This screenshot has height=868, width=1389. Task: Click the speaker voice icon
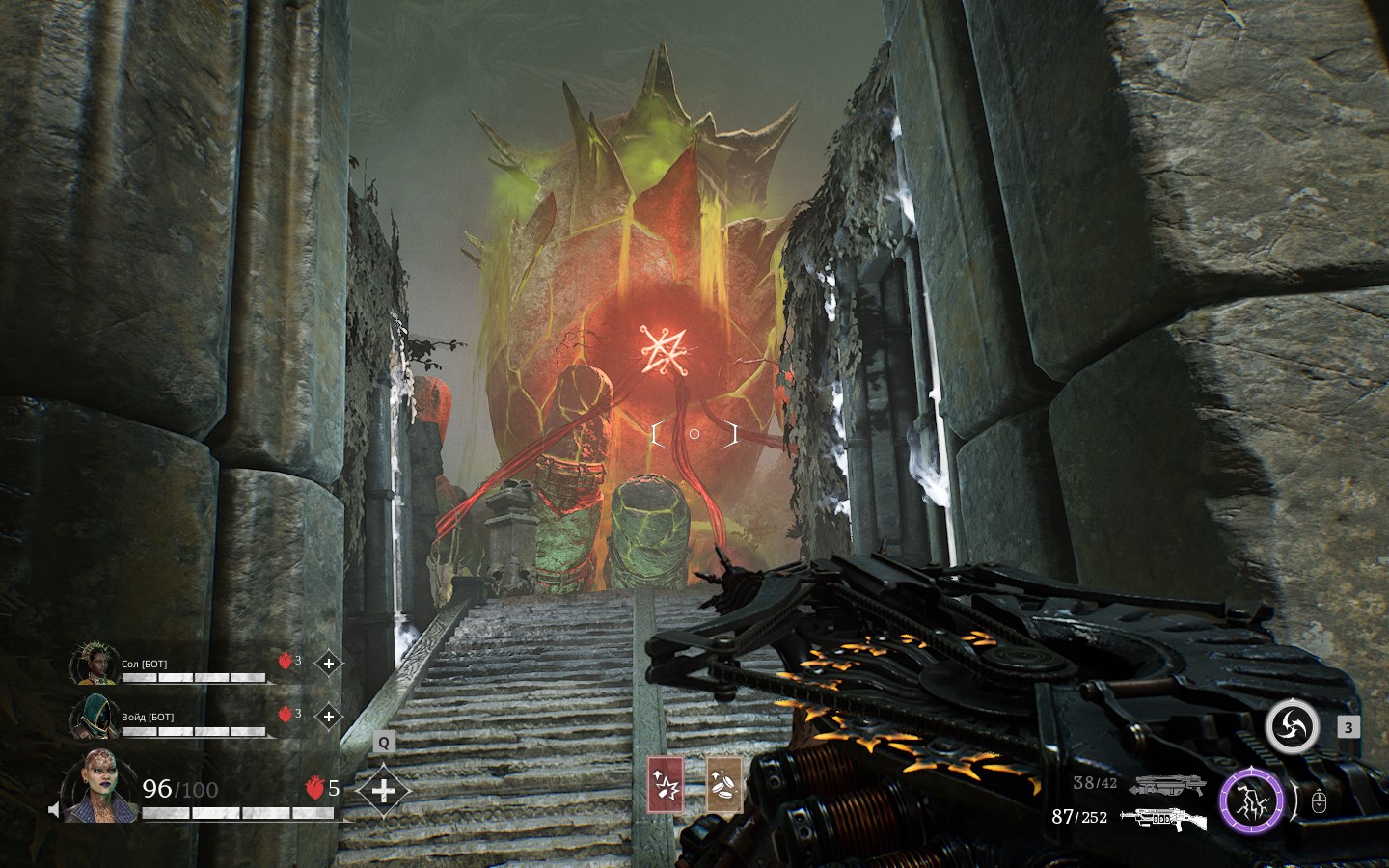click(x=54, y=809)
